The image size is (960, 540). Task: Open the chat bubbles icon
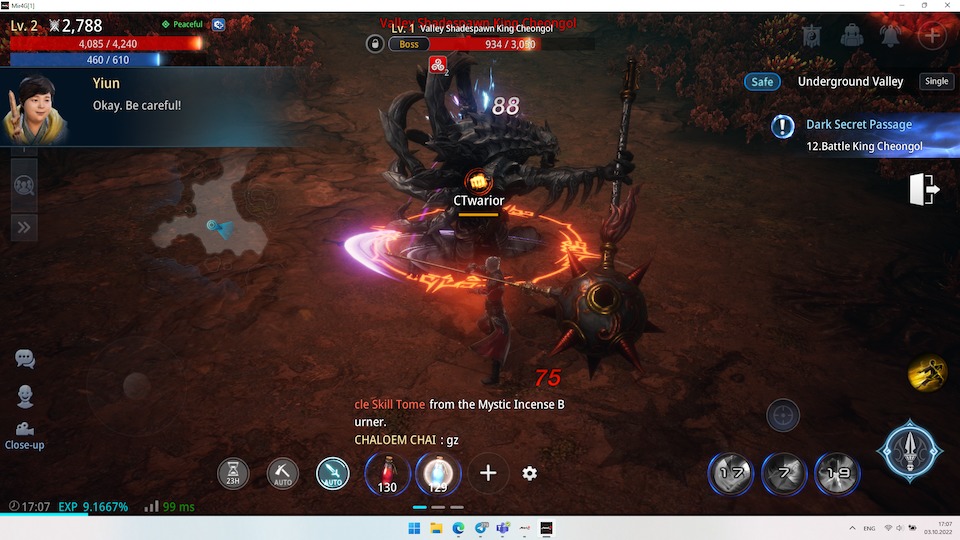pyautogui.click(x=25, y=359)
